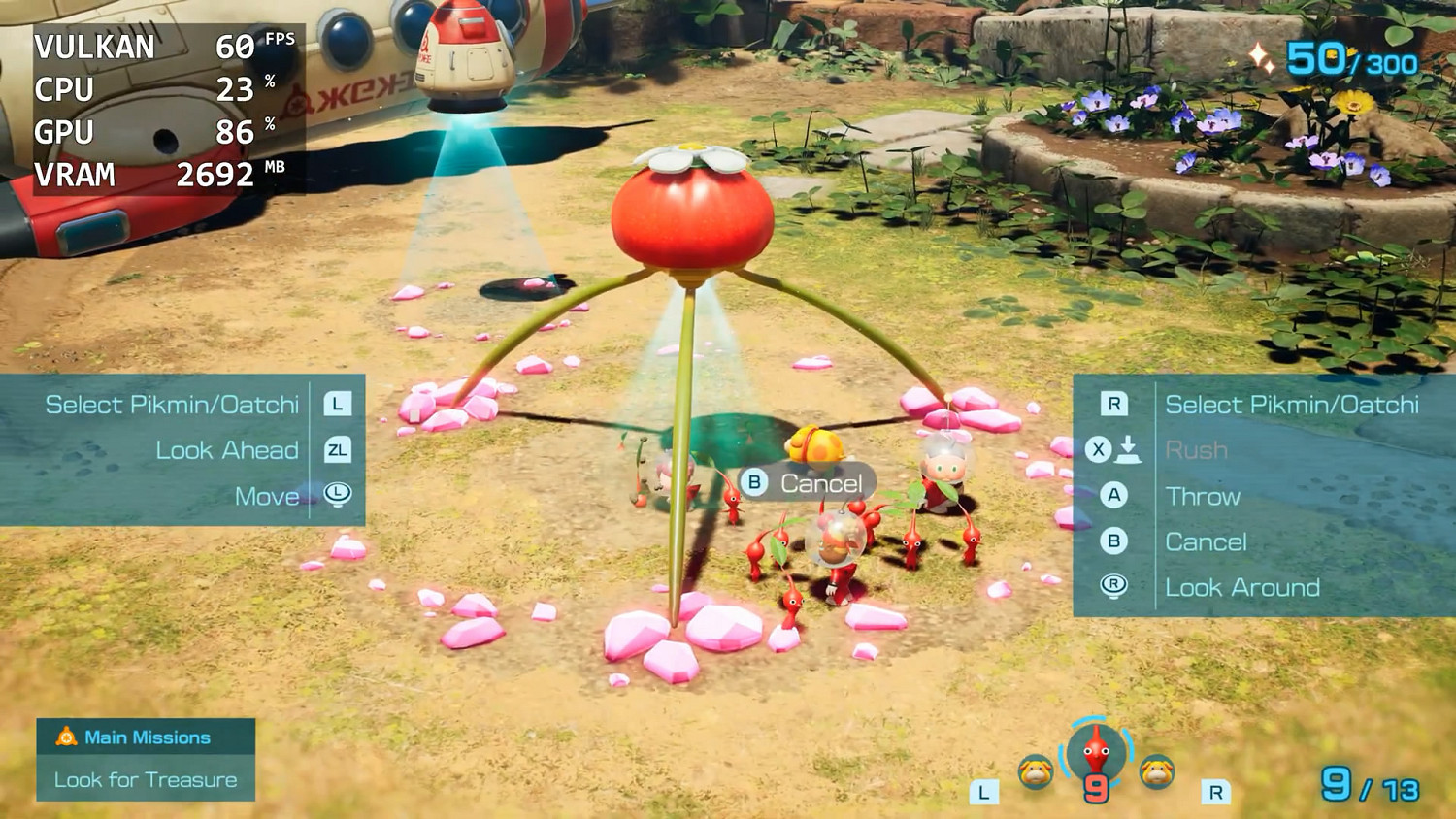The image size is (1456, 819).
Task: Select the red Pikmin portrait icon
Action: click(x=1095, y=759)
